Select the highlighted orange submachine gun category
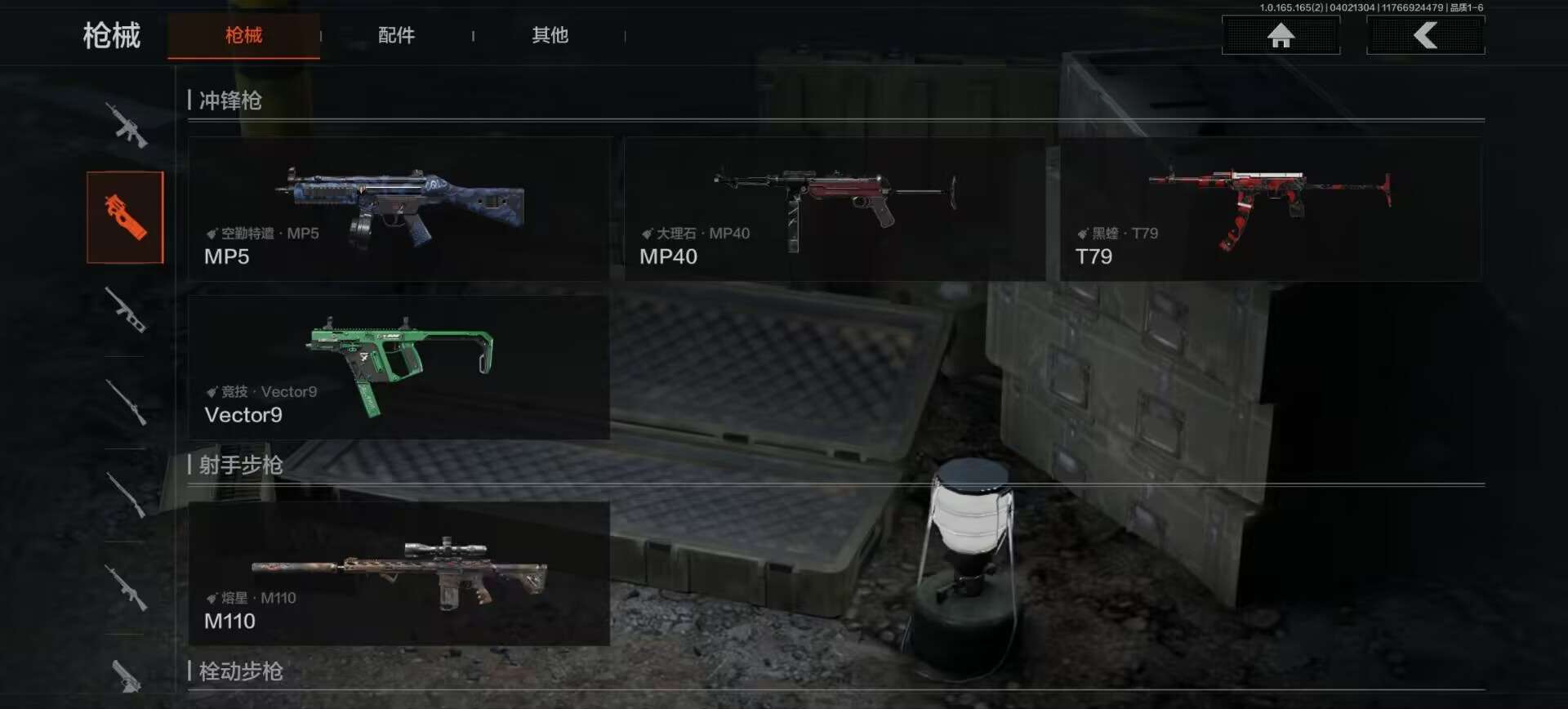The width and height of the screenshot is (1568, 709). 125,217
